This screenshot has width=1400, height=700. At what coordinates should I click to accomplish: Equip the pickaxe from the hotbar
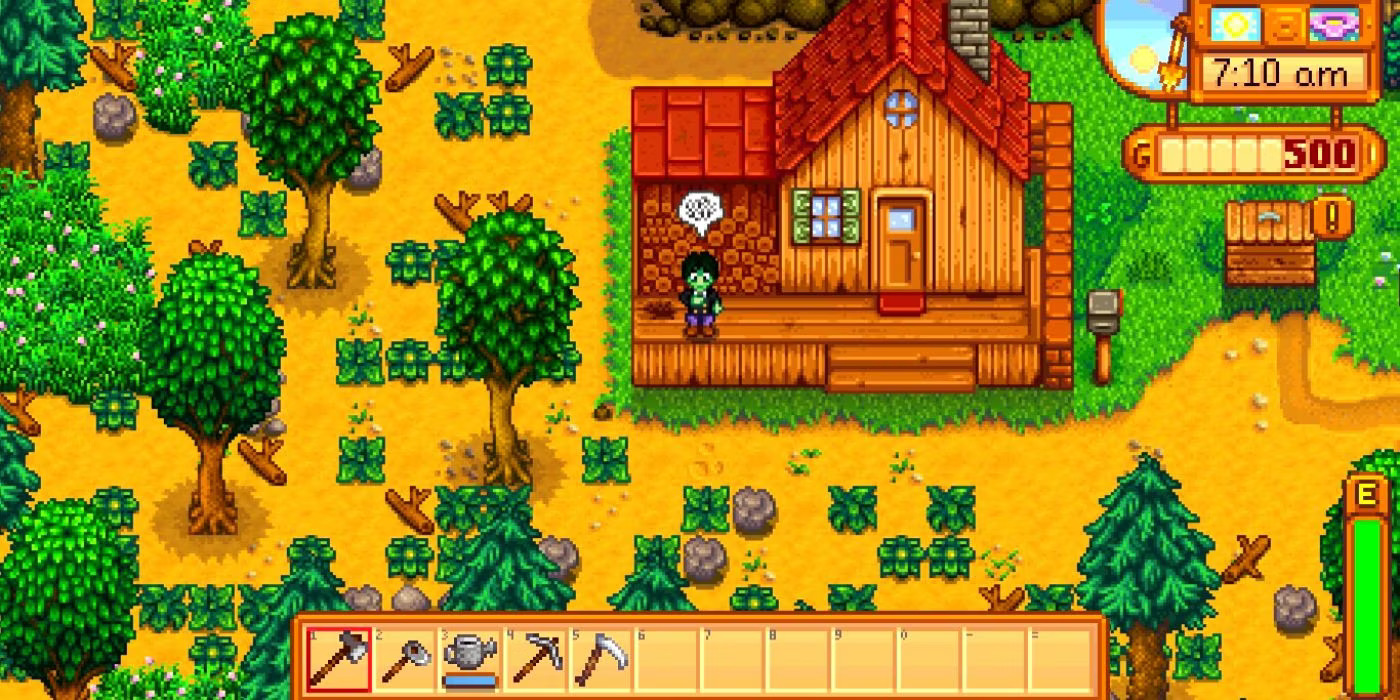tap(536, 659)
